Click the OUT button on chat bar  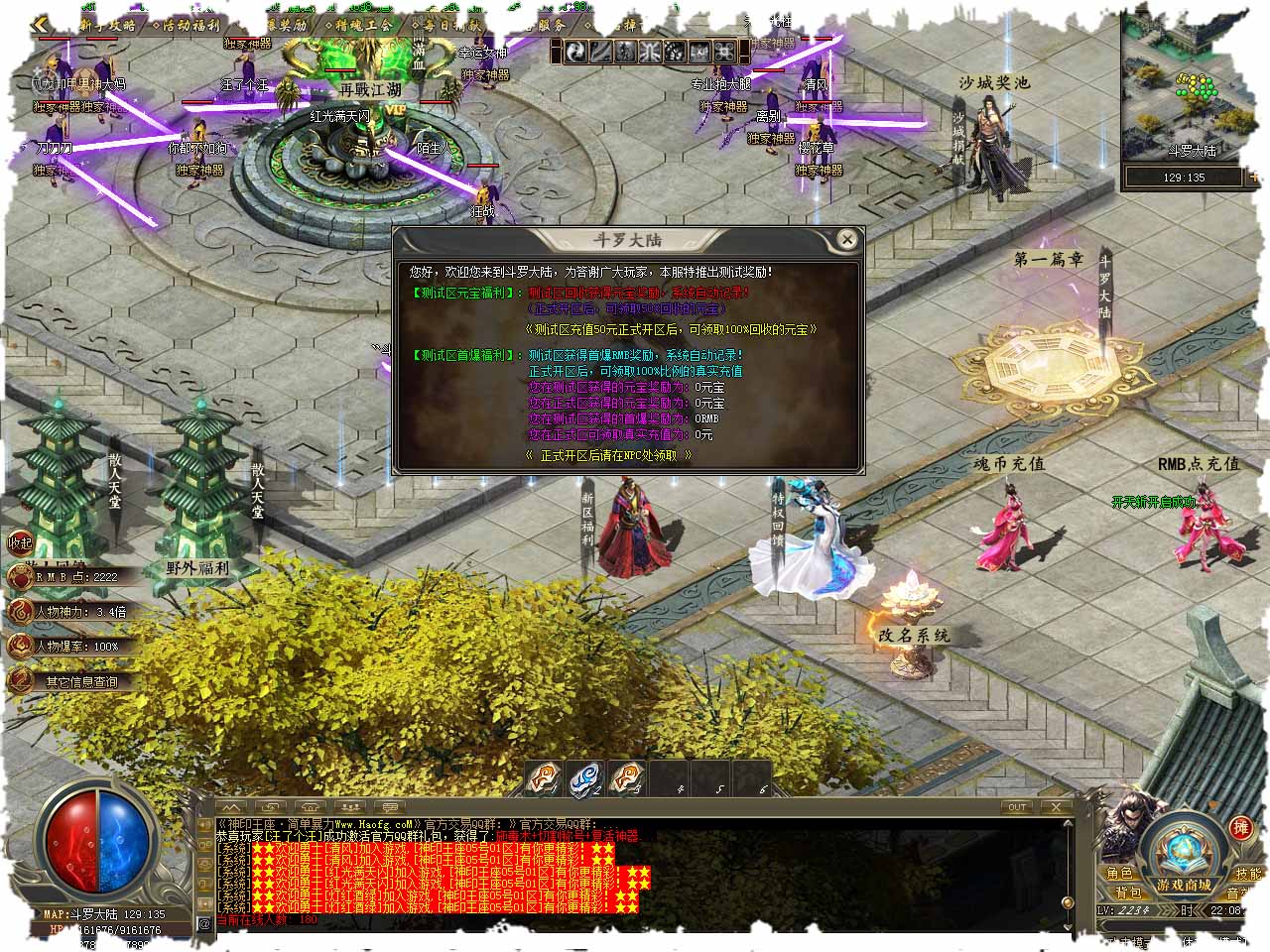click(x=1017, y=807)
